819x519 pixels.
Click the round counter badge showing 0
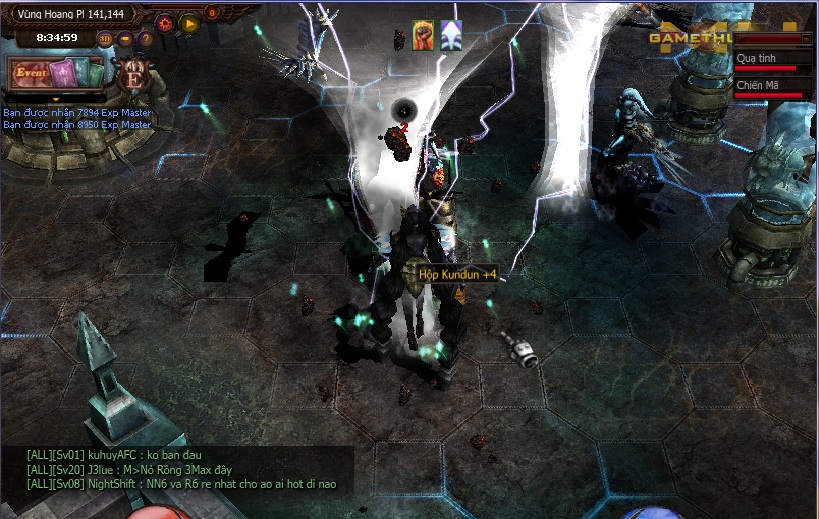(x=212, y=13)
